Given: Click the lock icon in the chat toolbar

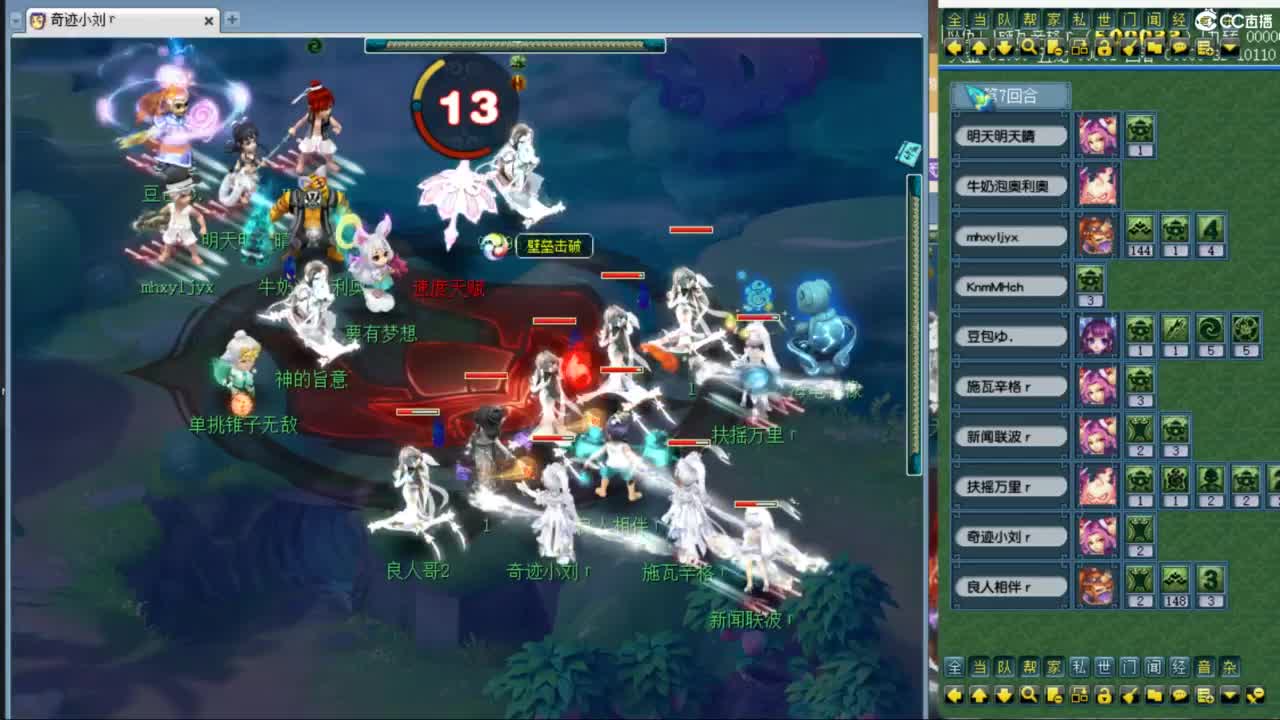Looking at the screenshot, I should pos(1103,47).
